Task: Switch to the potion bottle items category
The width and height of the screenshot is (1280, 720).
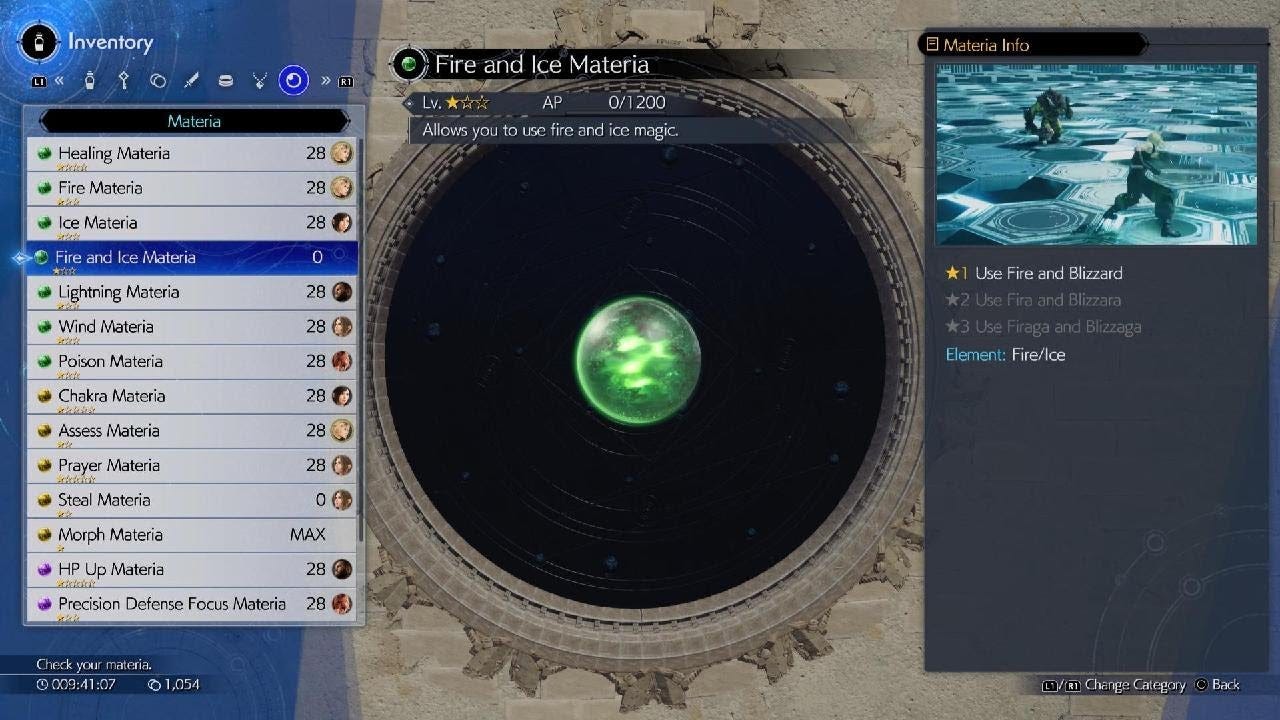Action: (x=90, y=81)
